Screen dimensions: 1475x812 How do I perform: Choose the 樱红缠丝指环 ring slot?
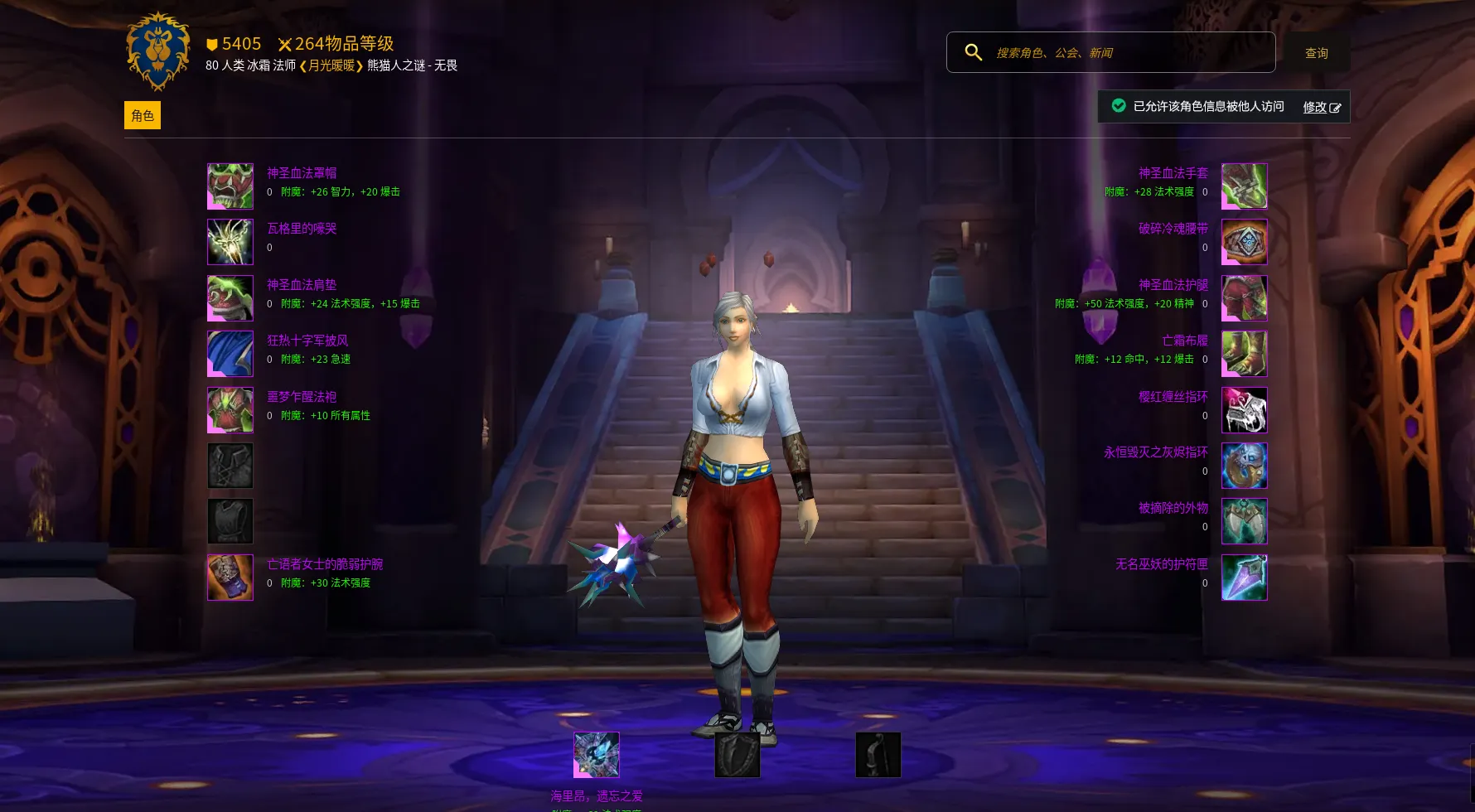click(1244, 410)
